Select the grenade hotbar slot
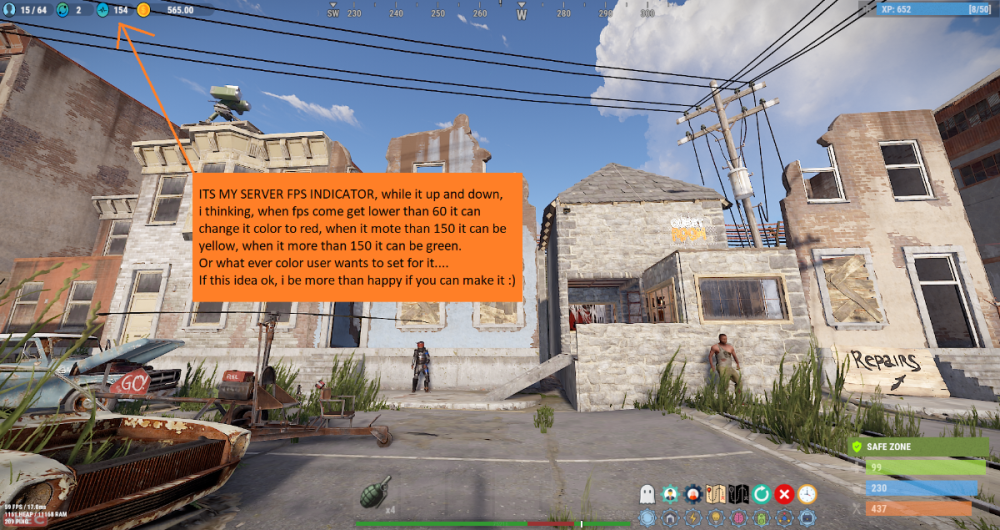Screen dimensions: 1000x530 [373, 492]
